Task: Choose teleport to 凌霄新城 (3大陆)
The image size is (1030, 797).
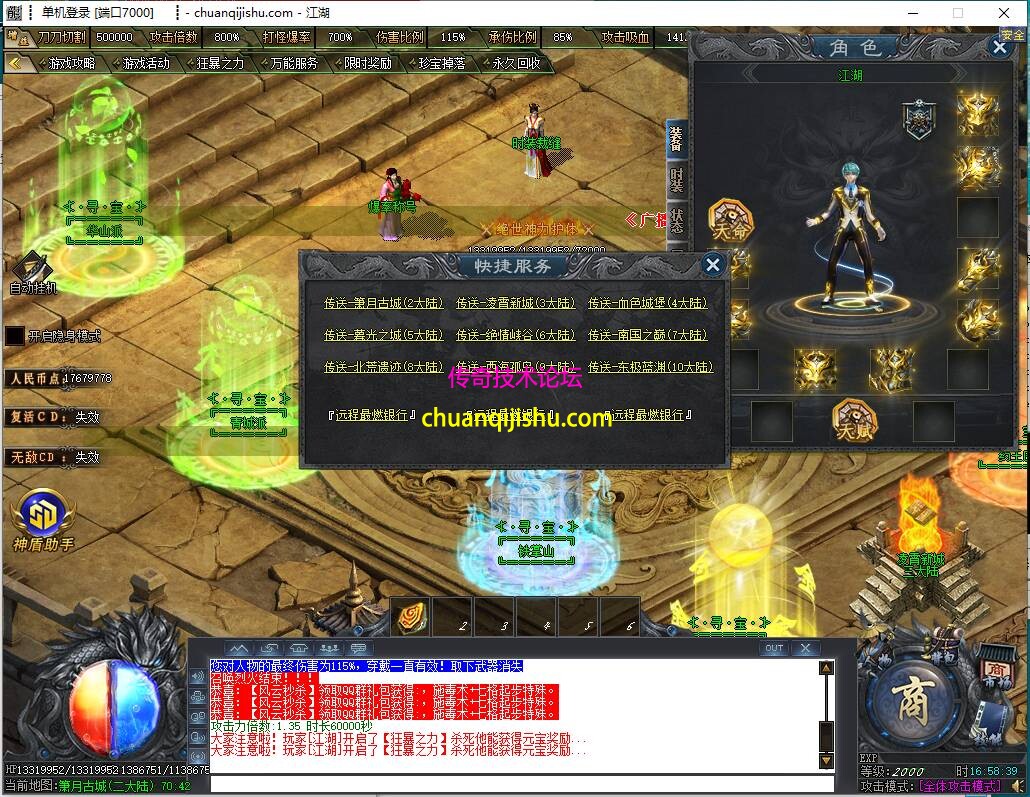Action: (x=515, y=303)
